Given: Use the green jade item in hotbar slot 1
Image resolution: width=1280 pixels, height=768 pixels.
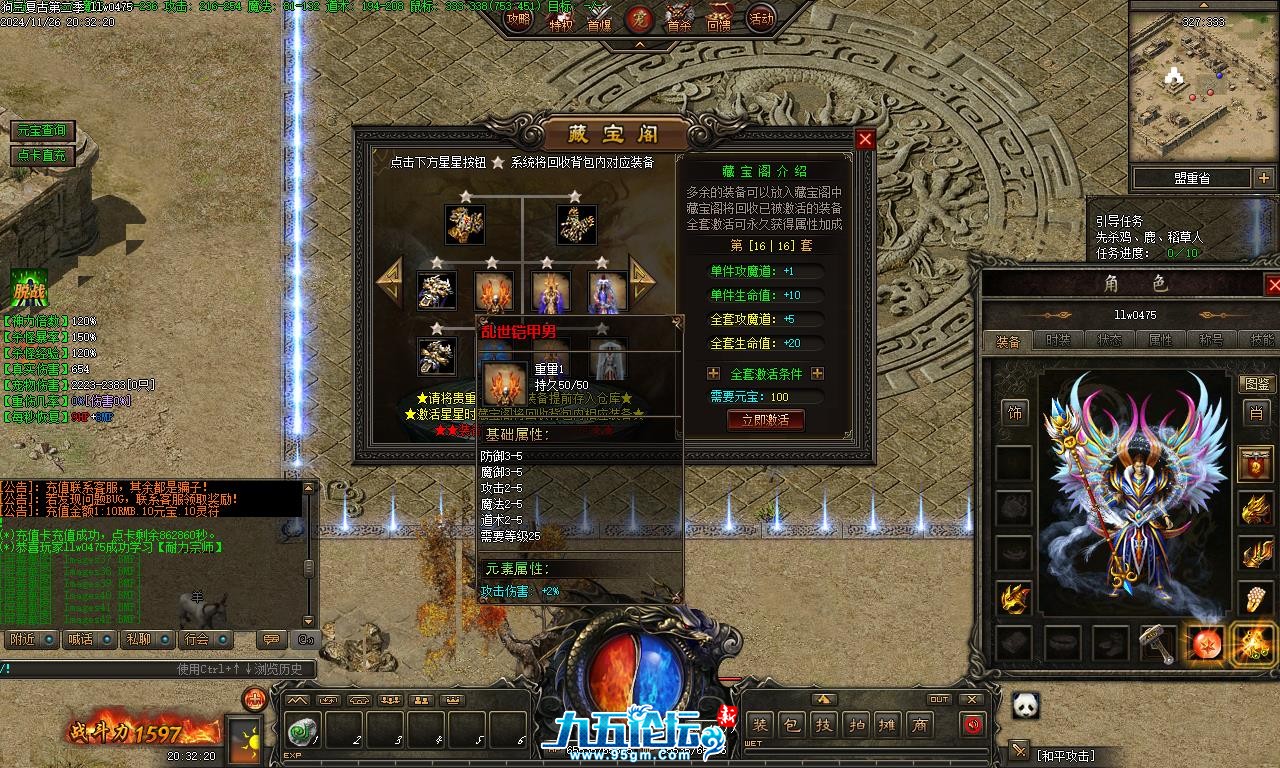Looking at the screenshot, I should pos(300,731).
